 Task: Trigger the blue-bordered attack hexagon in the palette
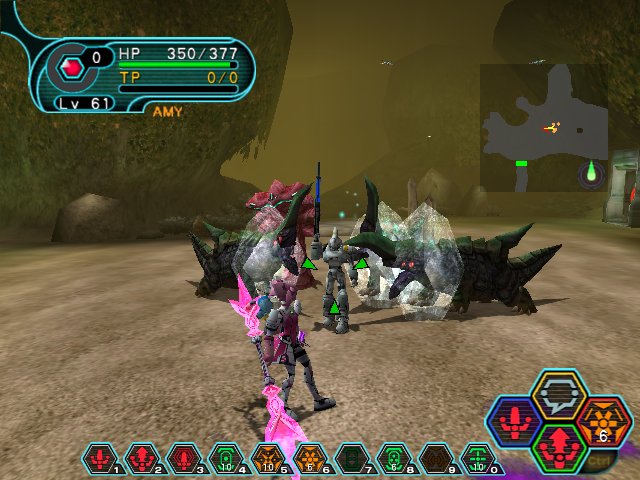point(515,420)
